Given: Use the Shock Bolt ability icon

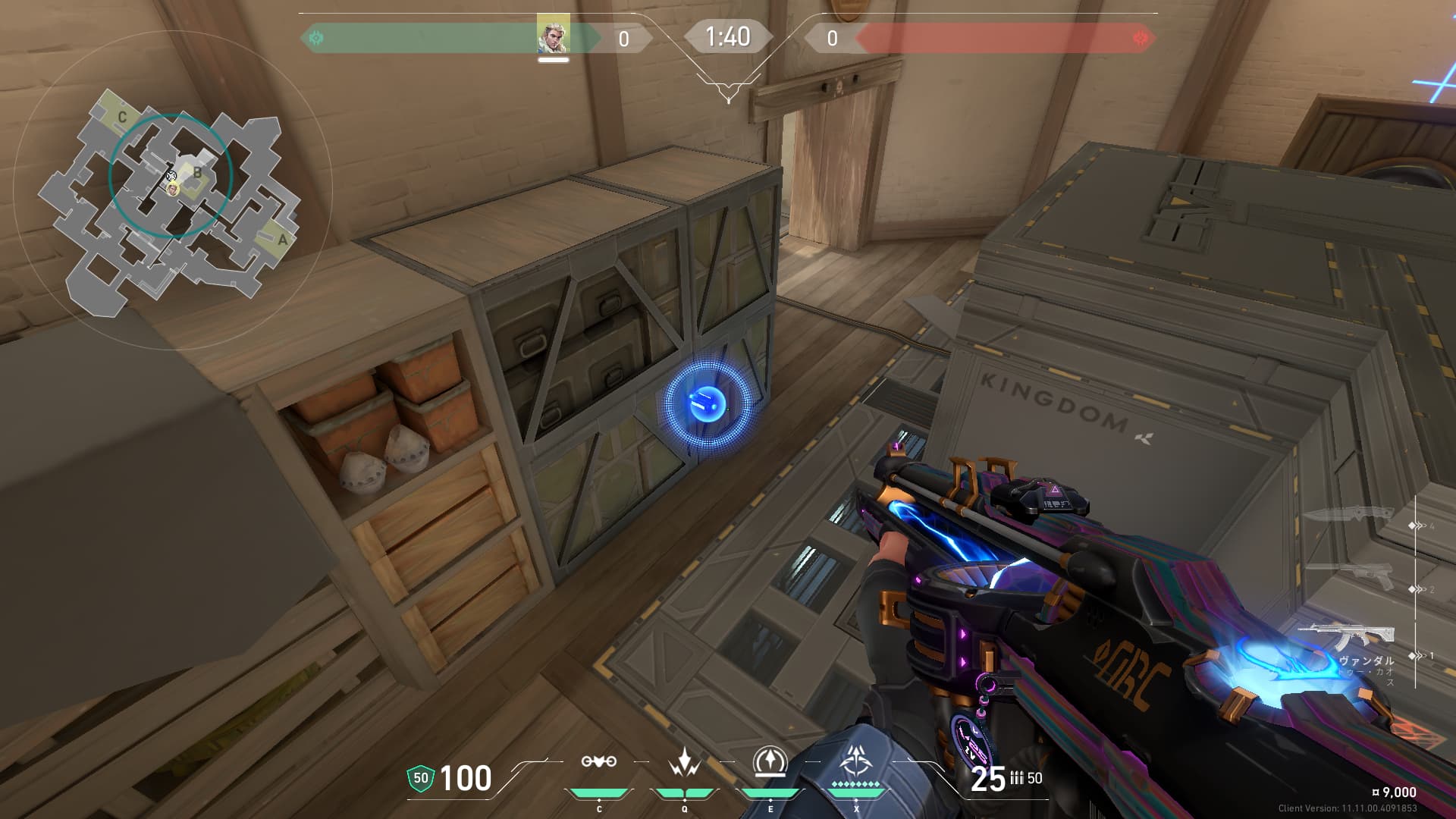Looking at the screenshot, I should pos(684,762).
